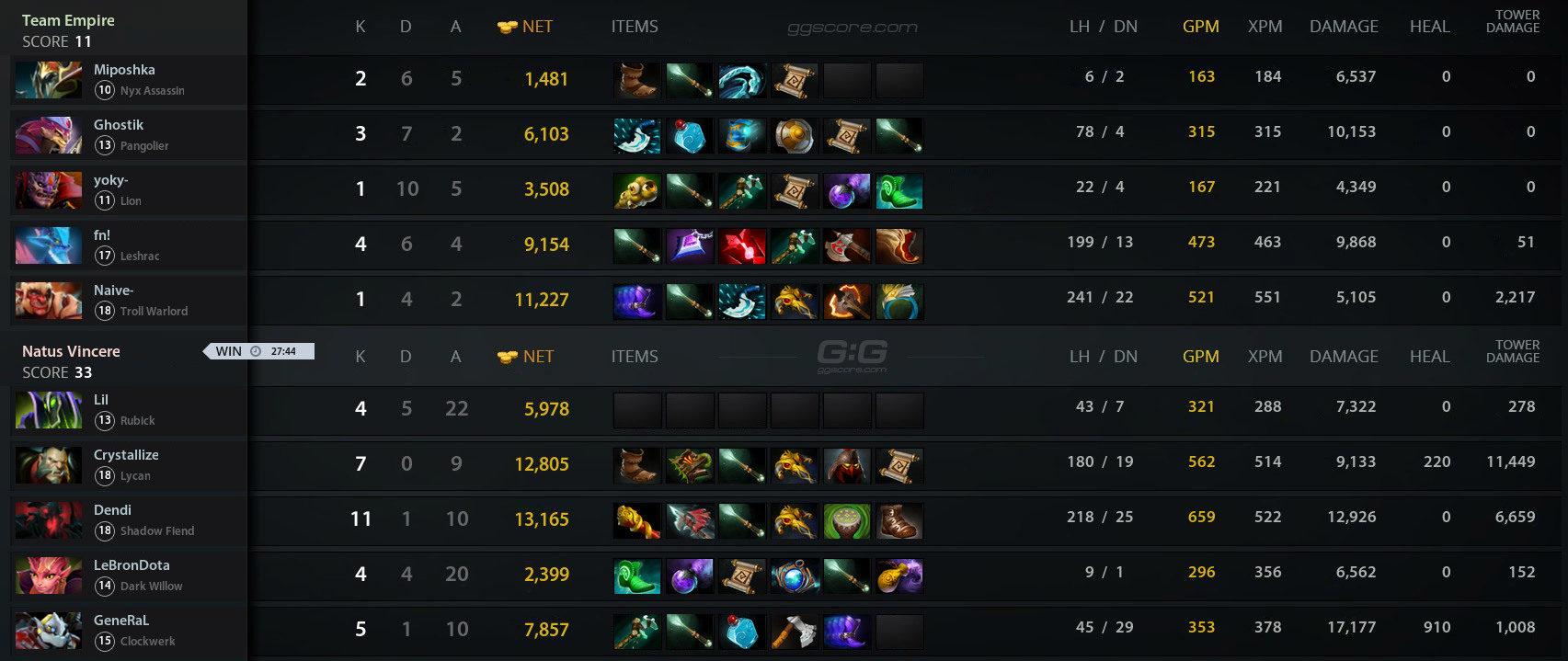Select Crystallize's Lycan hero portrait
This screenshot has height=661, width=1568.
49,465
